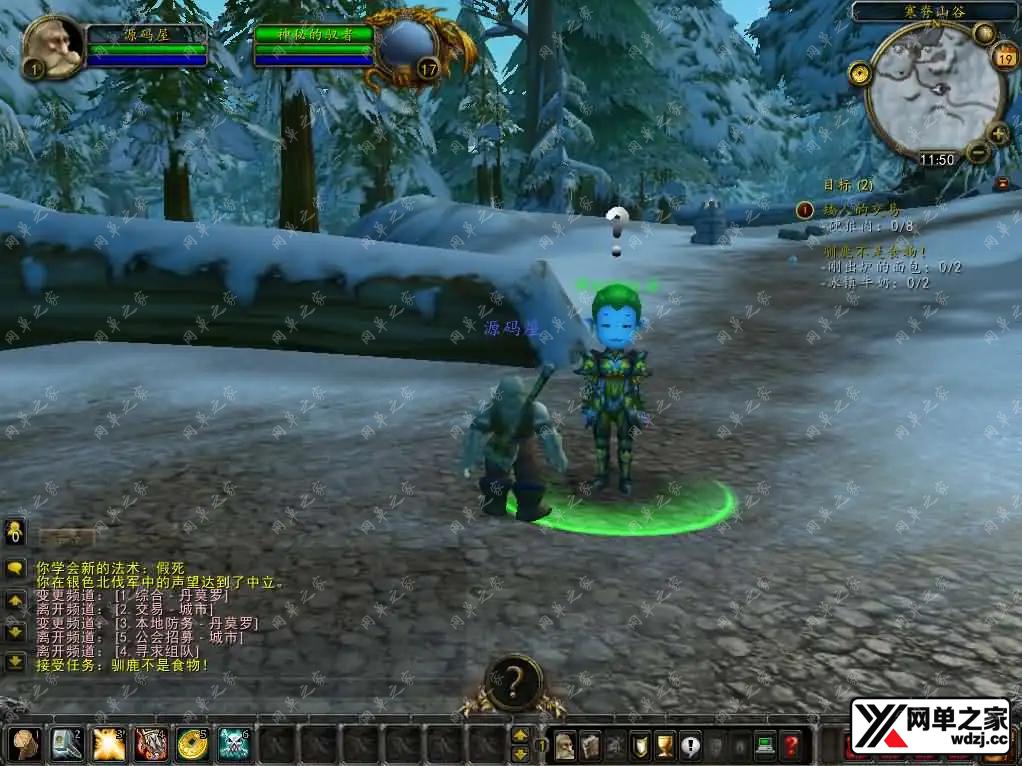Toggle the gold tracking button beside minimap
The width and height of the screenshot is (1022, 766).
[858, 73]
